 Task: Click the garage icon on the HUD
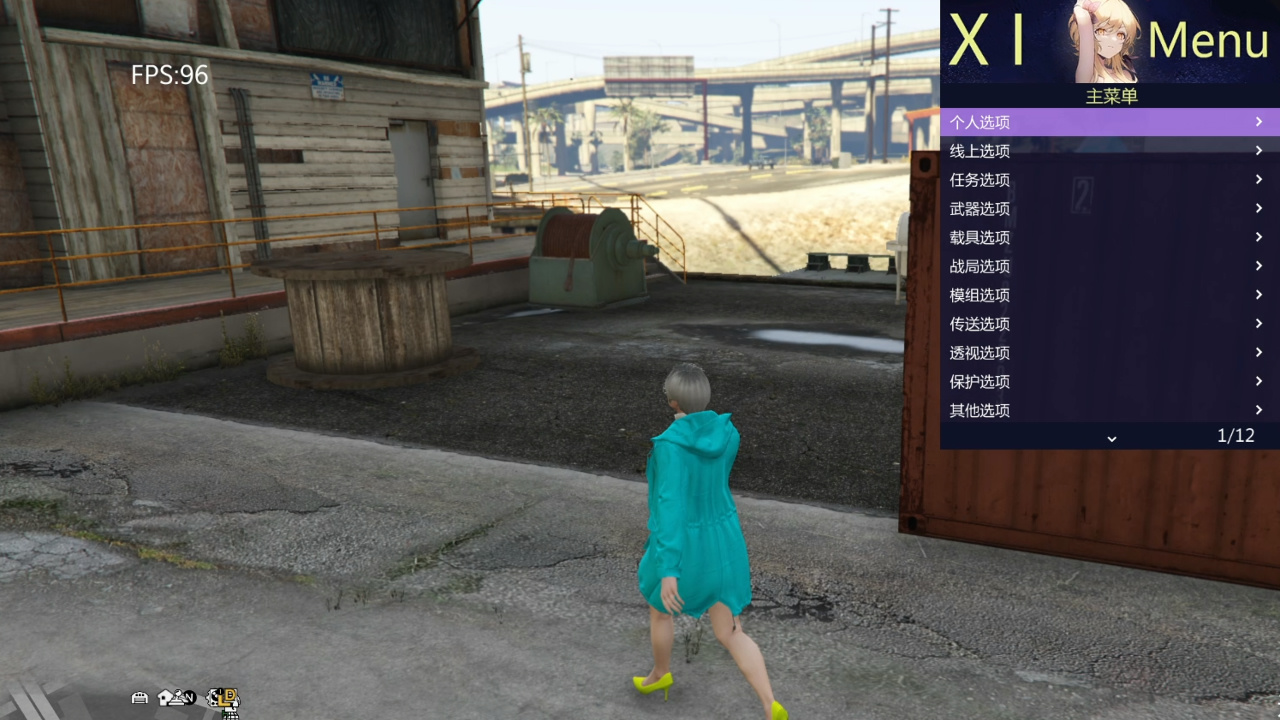click(139, 697)
